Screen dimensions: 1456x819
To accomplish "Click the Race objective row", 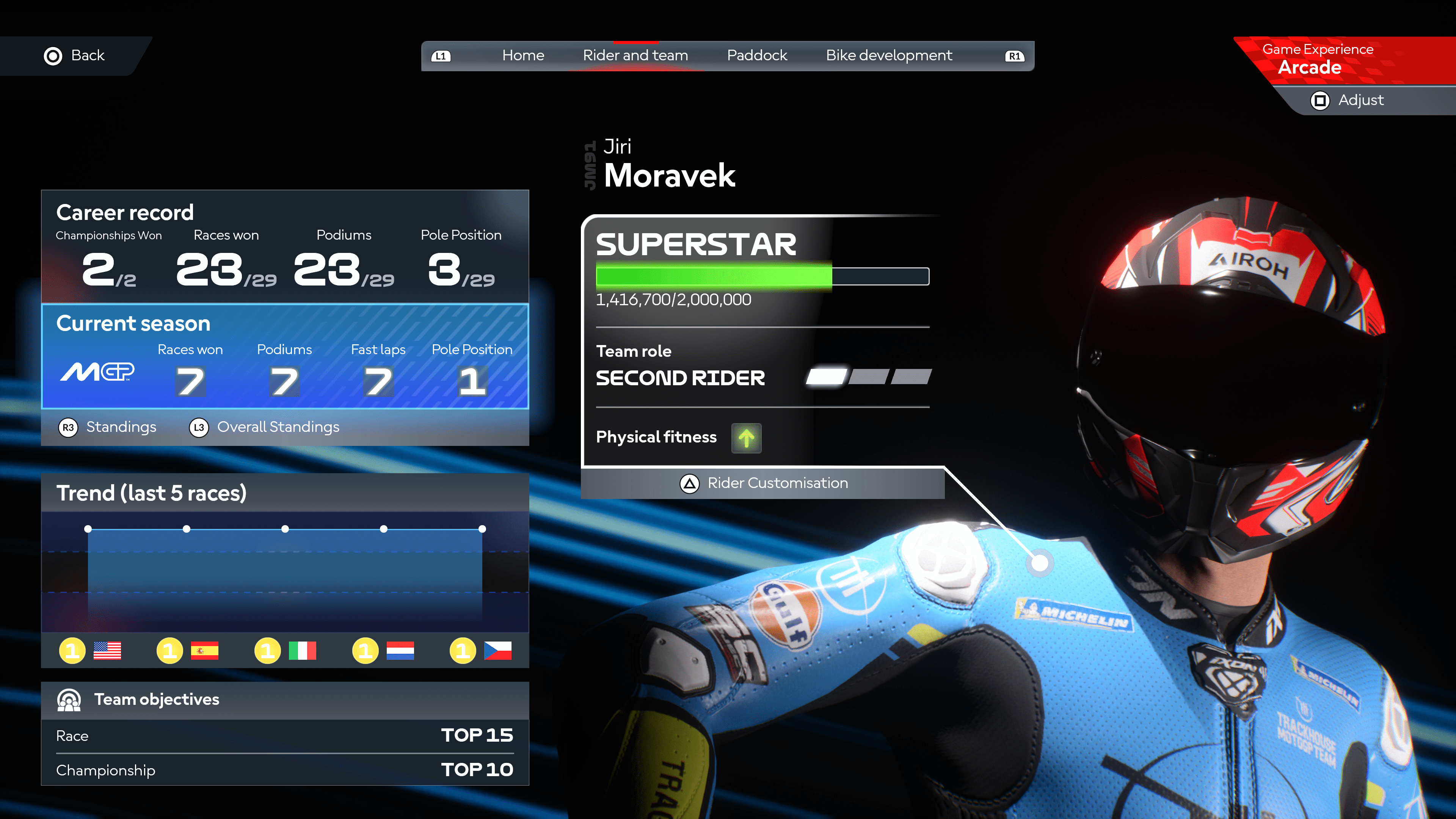I will [x=285, y=735].
